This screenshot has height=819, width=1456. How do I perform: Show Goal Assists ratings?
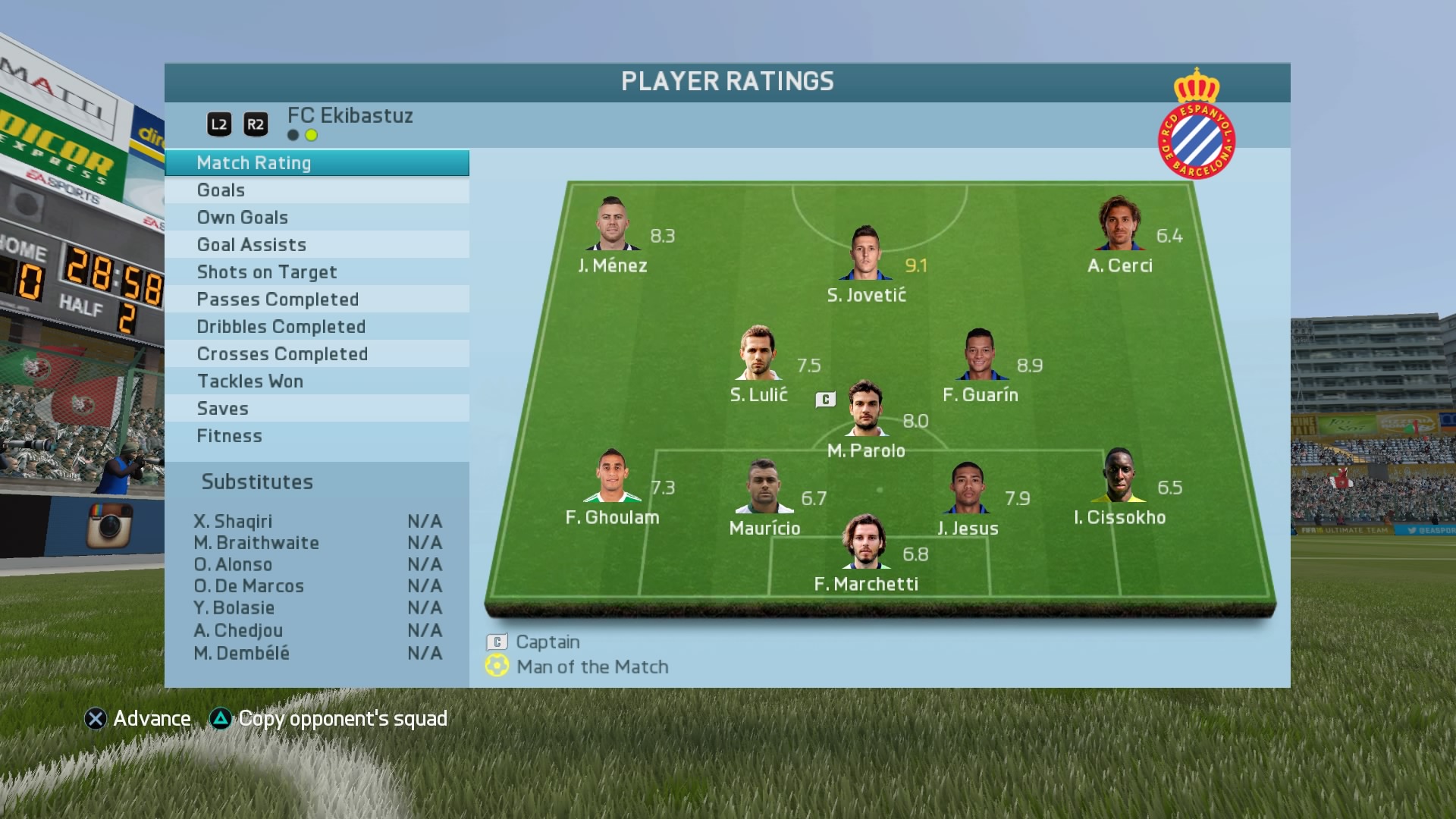316,245
